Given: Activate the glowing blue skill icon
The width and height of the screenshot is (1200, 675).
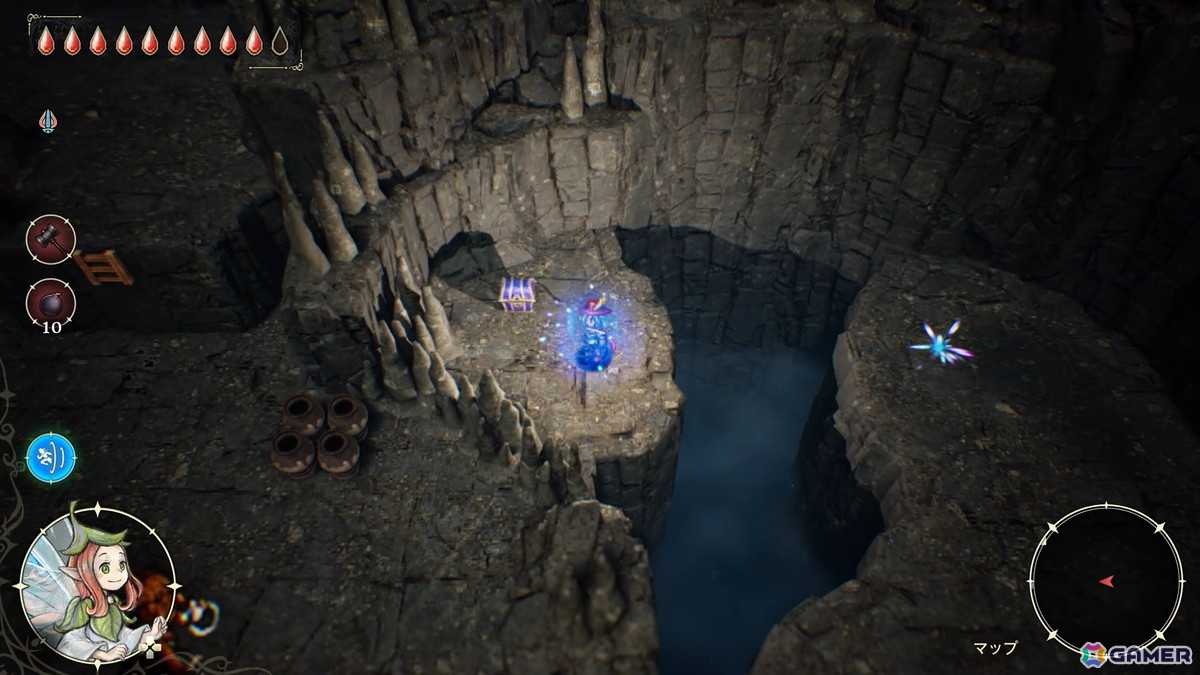Looking at the screenshot, I should pos(51,457).
